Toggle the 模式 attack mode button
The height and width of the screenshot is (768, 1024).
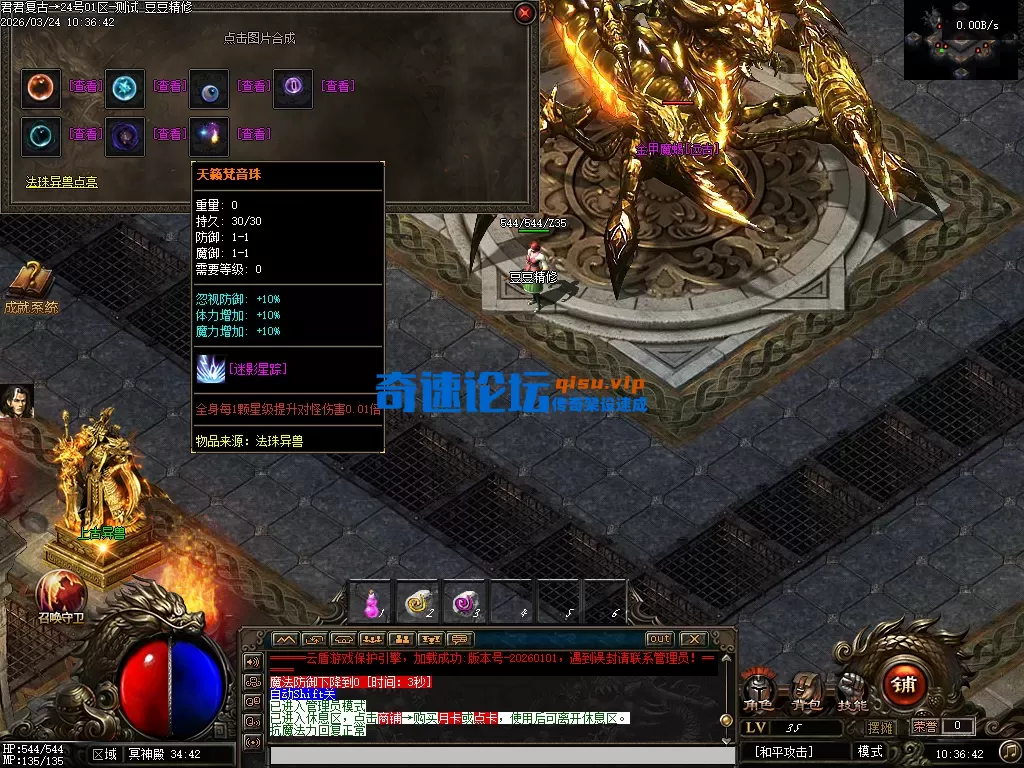[870, 751]
